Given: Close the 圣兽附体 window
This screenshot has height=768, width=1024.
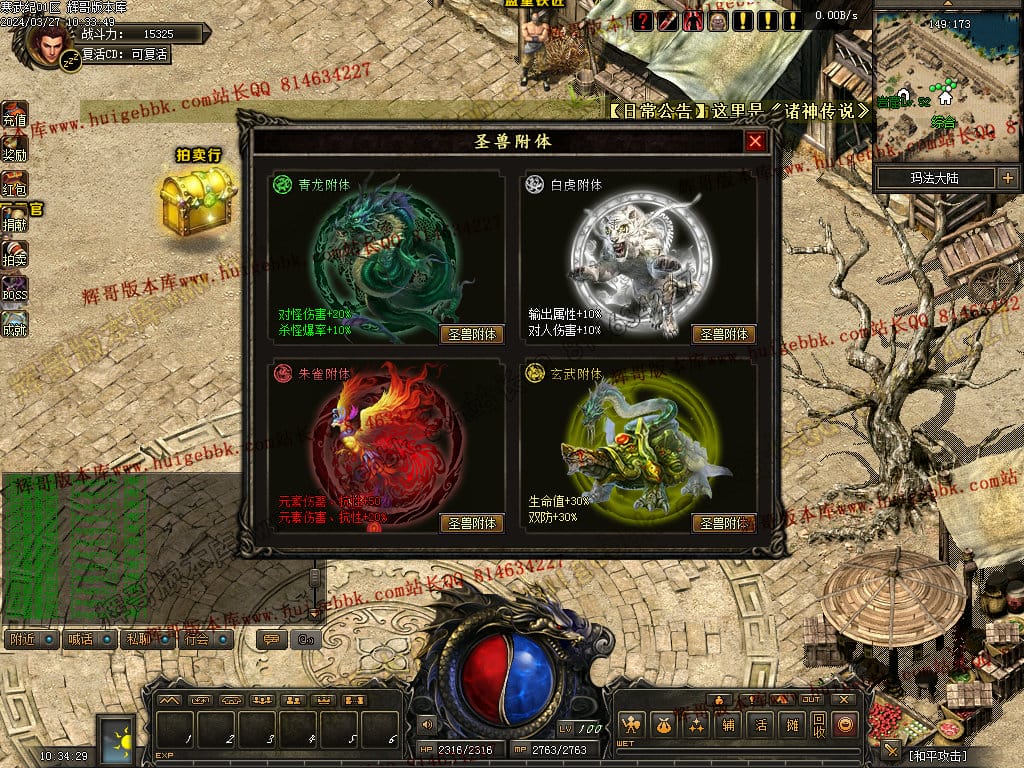Looking at the screenshot, I should [x=755, y=142].
